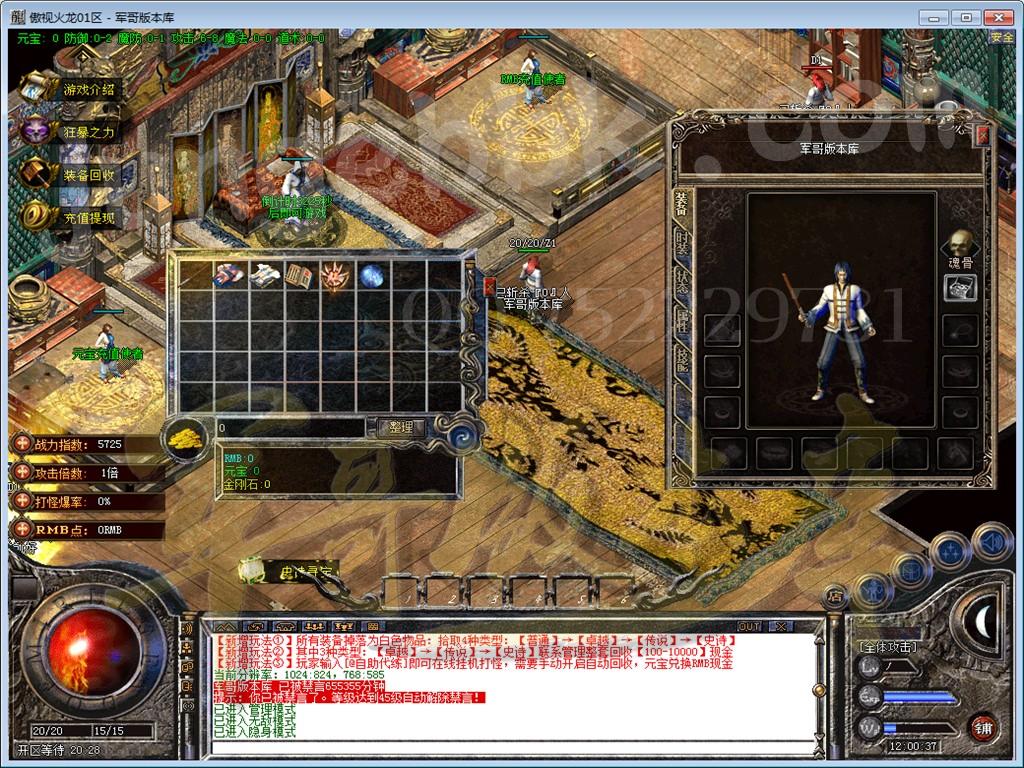Screen dimensions: 1024x768
Task: Switch to the 技能 skills tab
Action: click(x=682, y=358)
